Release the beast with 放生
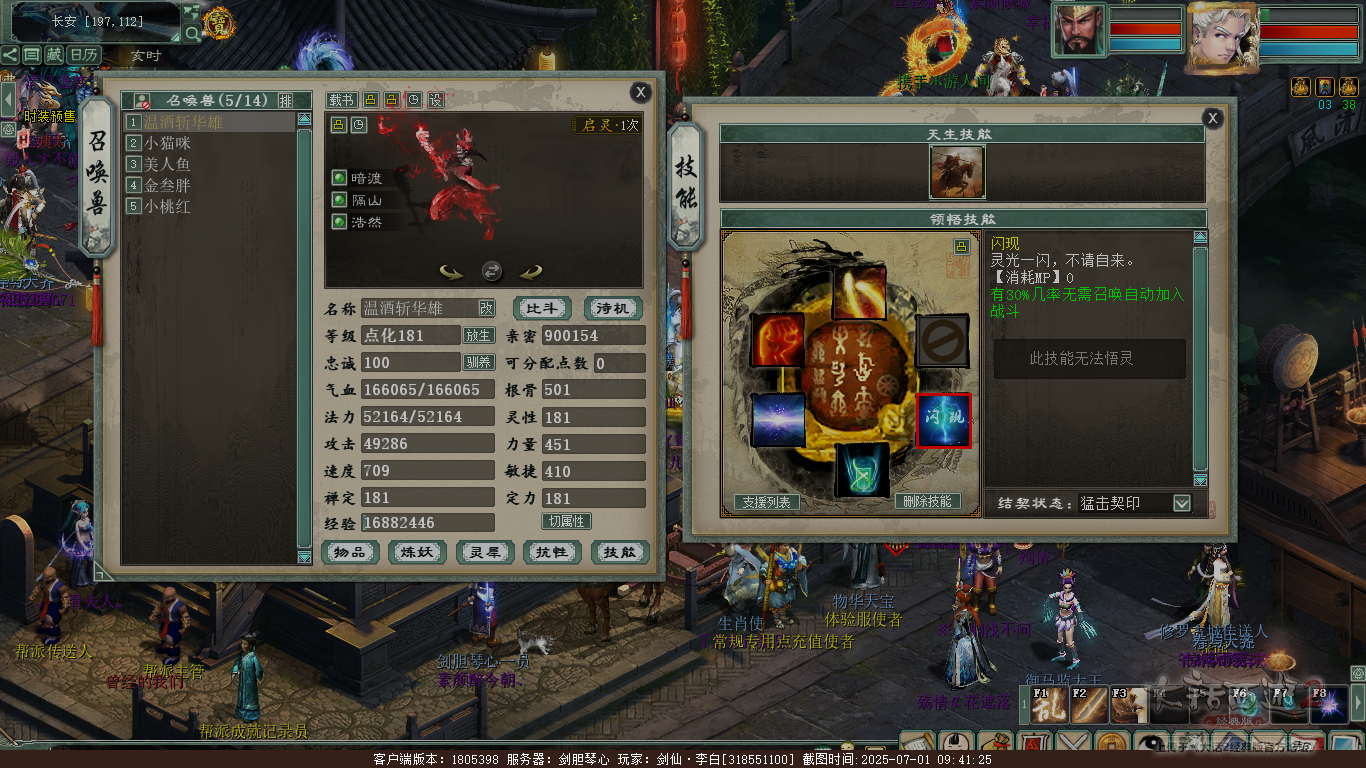This screenshot has width=1366, height=768. coord(477,336)
